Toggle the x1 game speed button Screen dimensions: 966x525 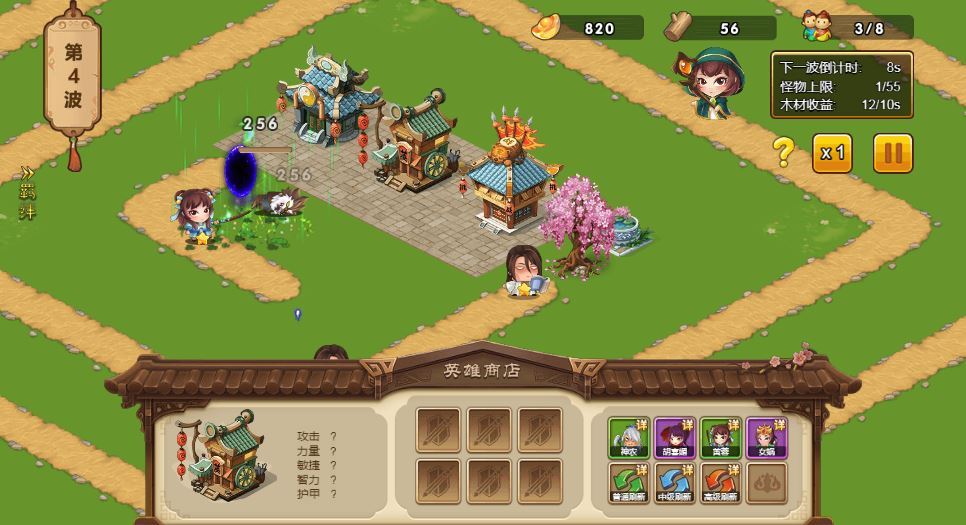[x=832, y=153]
